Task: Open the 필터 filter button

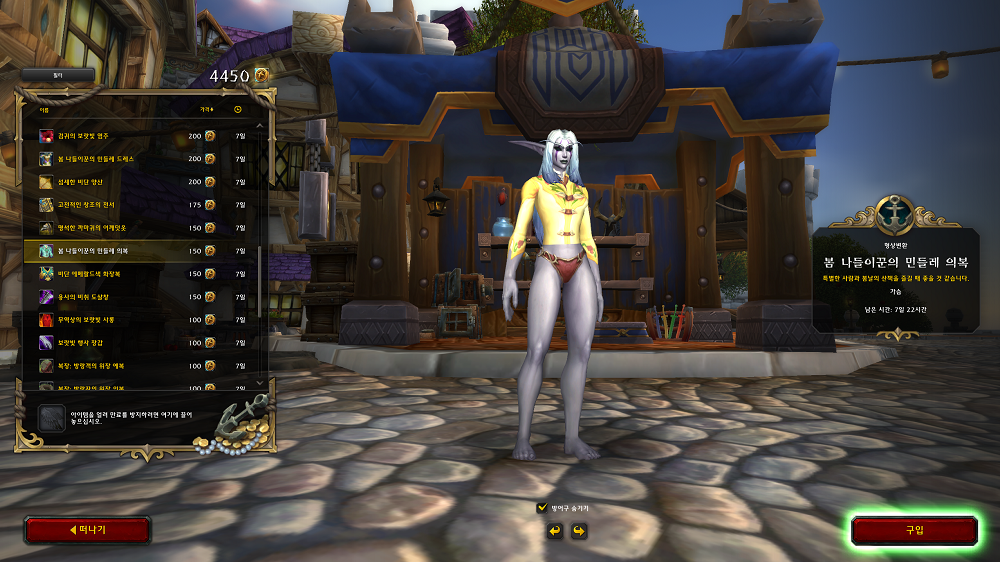Action: tap(57, 75)
